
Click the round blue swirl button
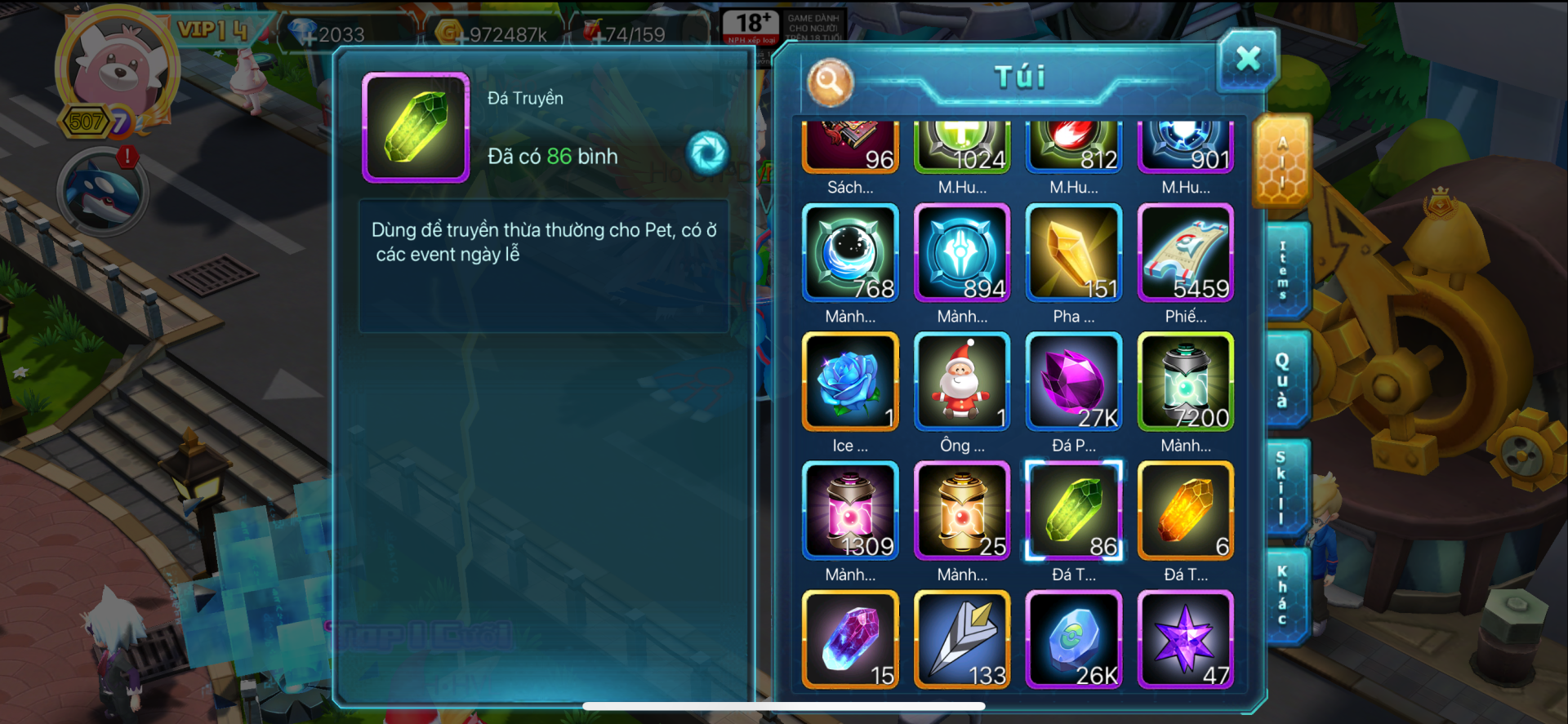[x=707, y=152]
